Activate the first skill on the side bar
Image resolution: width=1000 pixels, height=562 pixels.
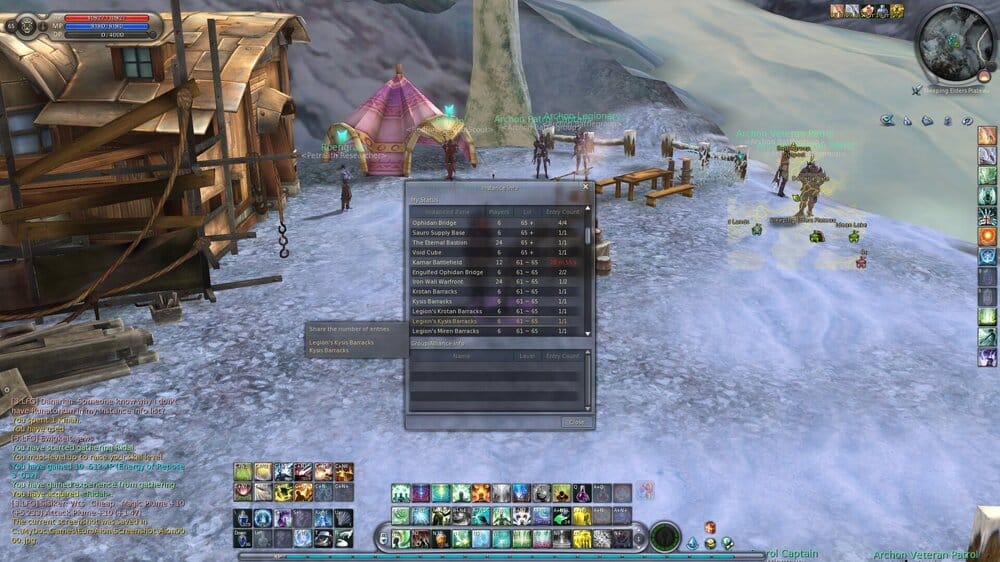tap(987, 135)
